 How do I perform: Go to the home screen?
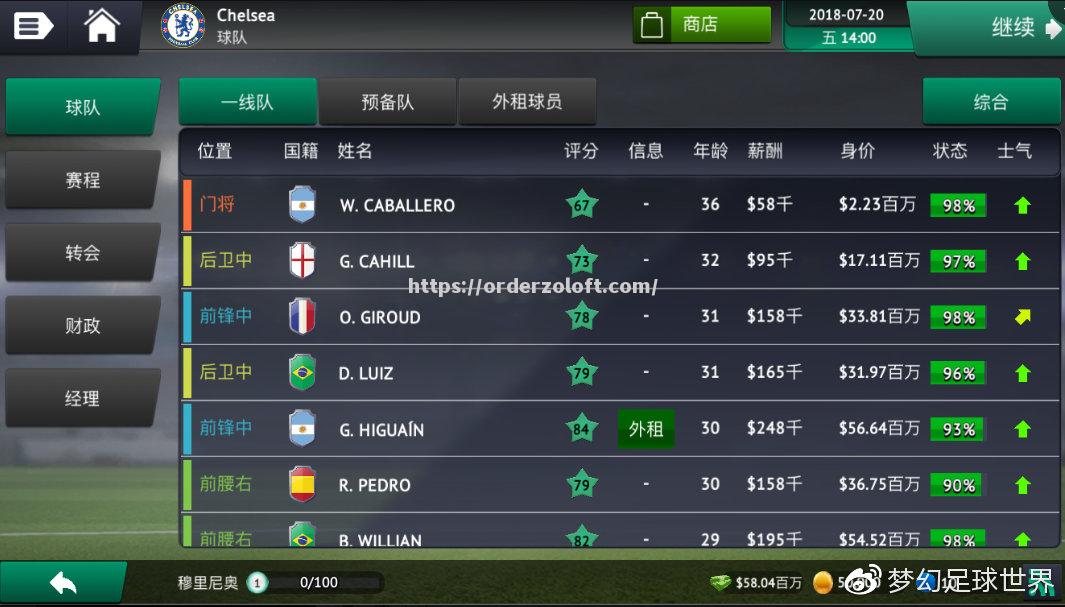102,26
